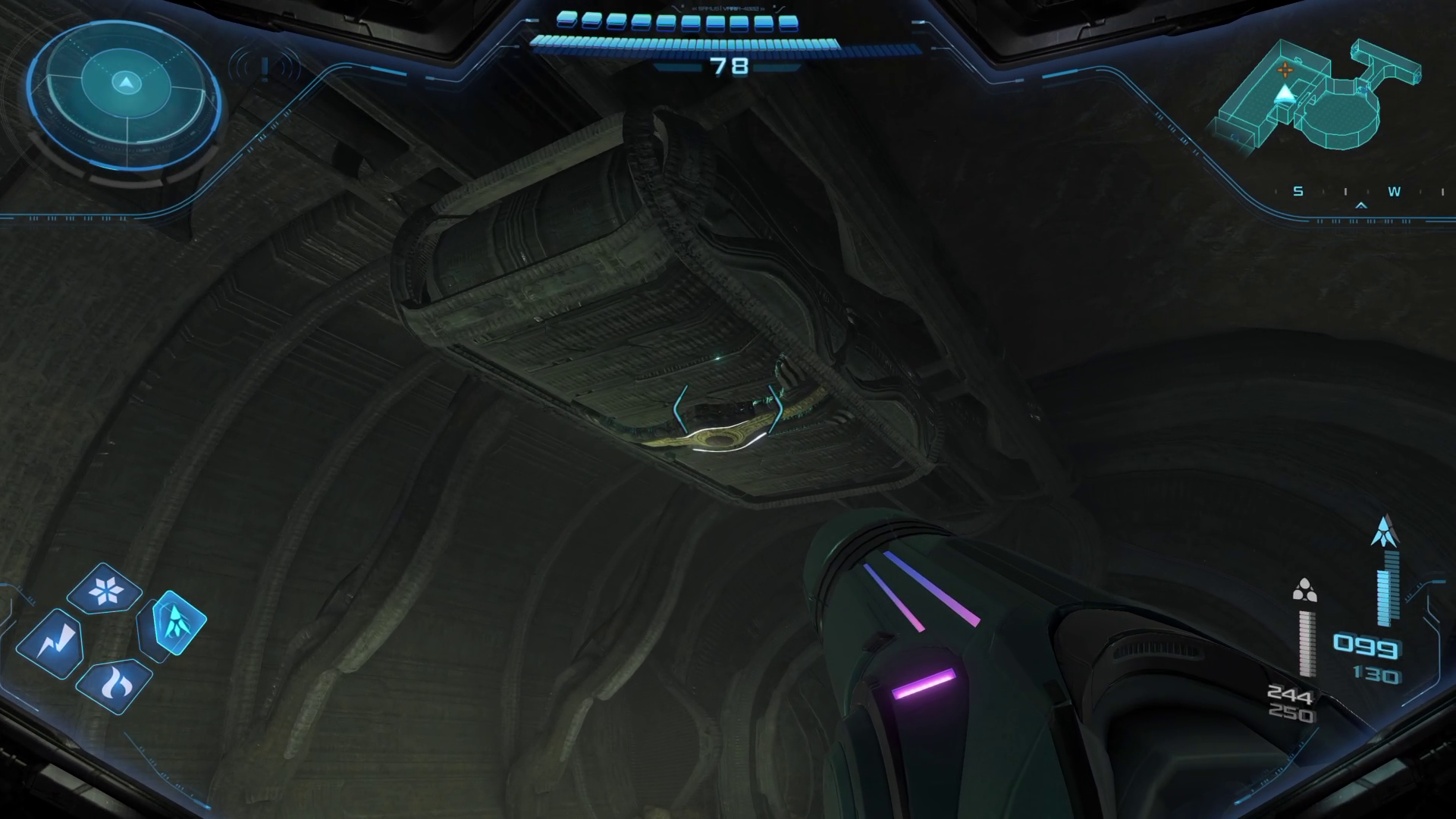Click the three-dot cluster ammo icon

click(x=1304, y=590)
